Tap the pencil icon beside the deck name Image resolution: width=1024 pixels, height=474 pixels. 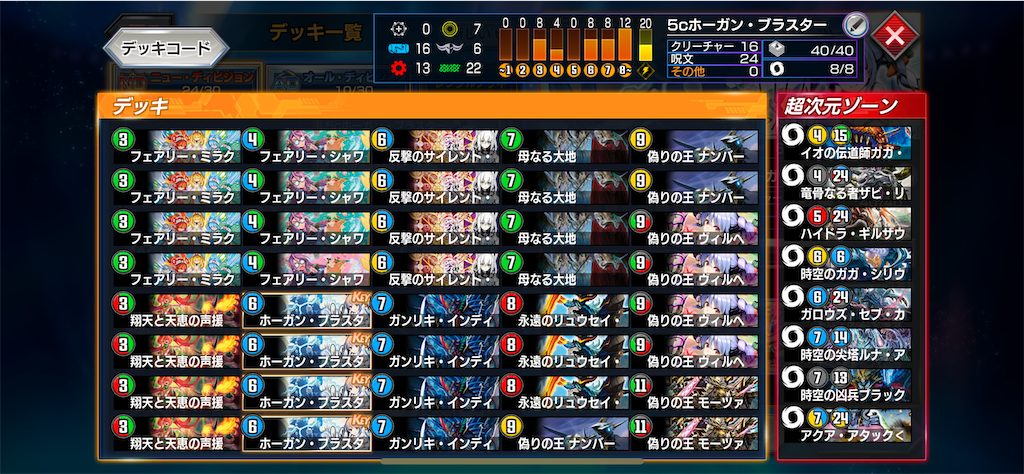pyautogui.click(x=853, y=25)
